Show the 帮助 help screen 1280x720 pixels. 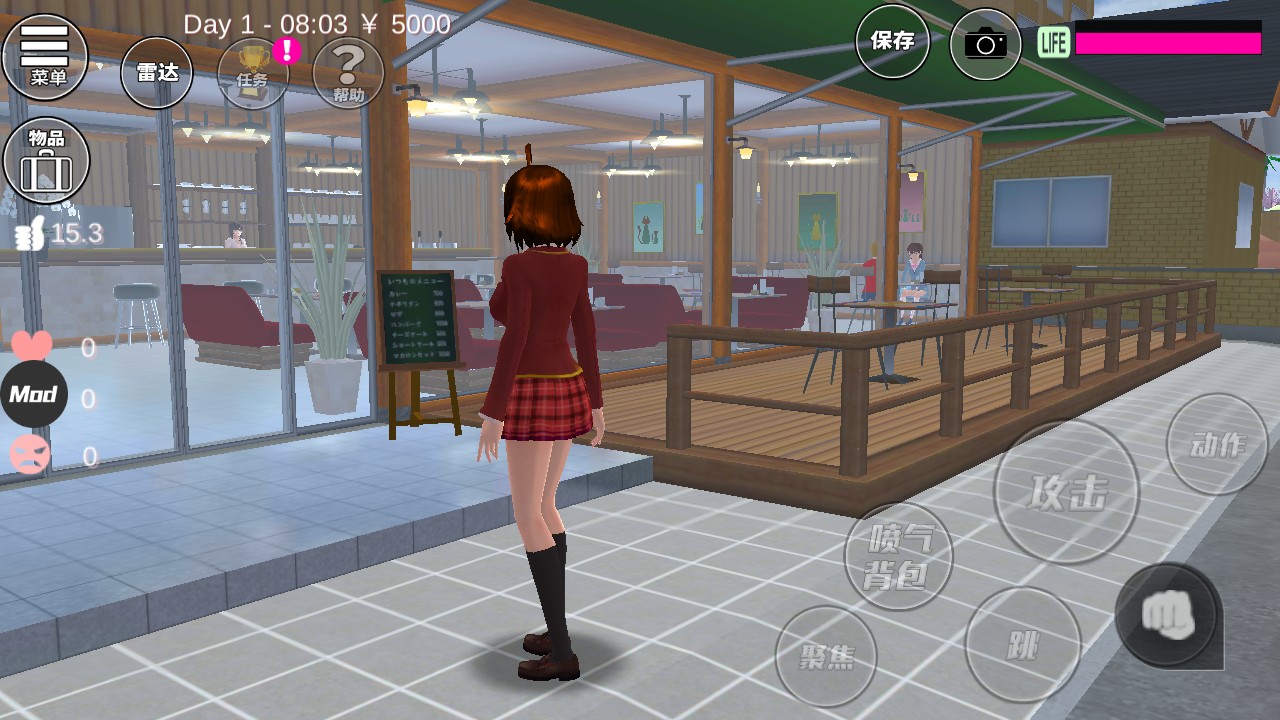click(348, 72)
